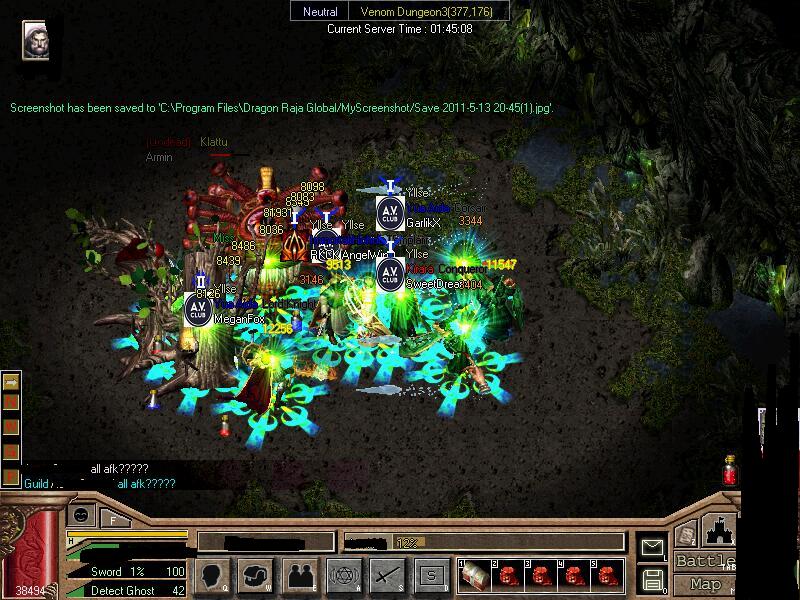Click the smiley face emotion button
The width and height of the screenshot is (800, 600).
pyautogui.click(x=81, y=515)
